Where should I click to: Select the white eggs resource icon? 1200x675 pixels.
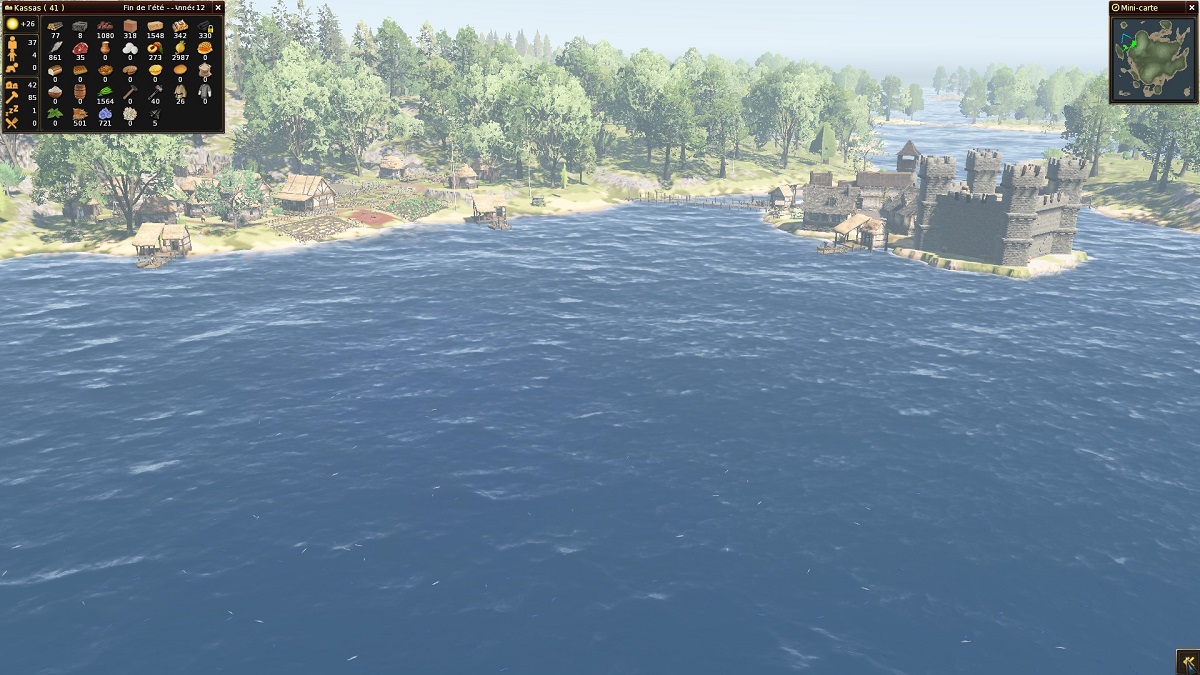point(130,47)
